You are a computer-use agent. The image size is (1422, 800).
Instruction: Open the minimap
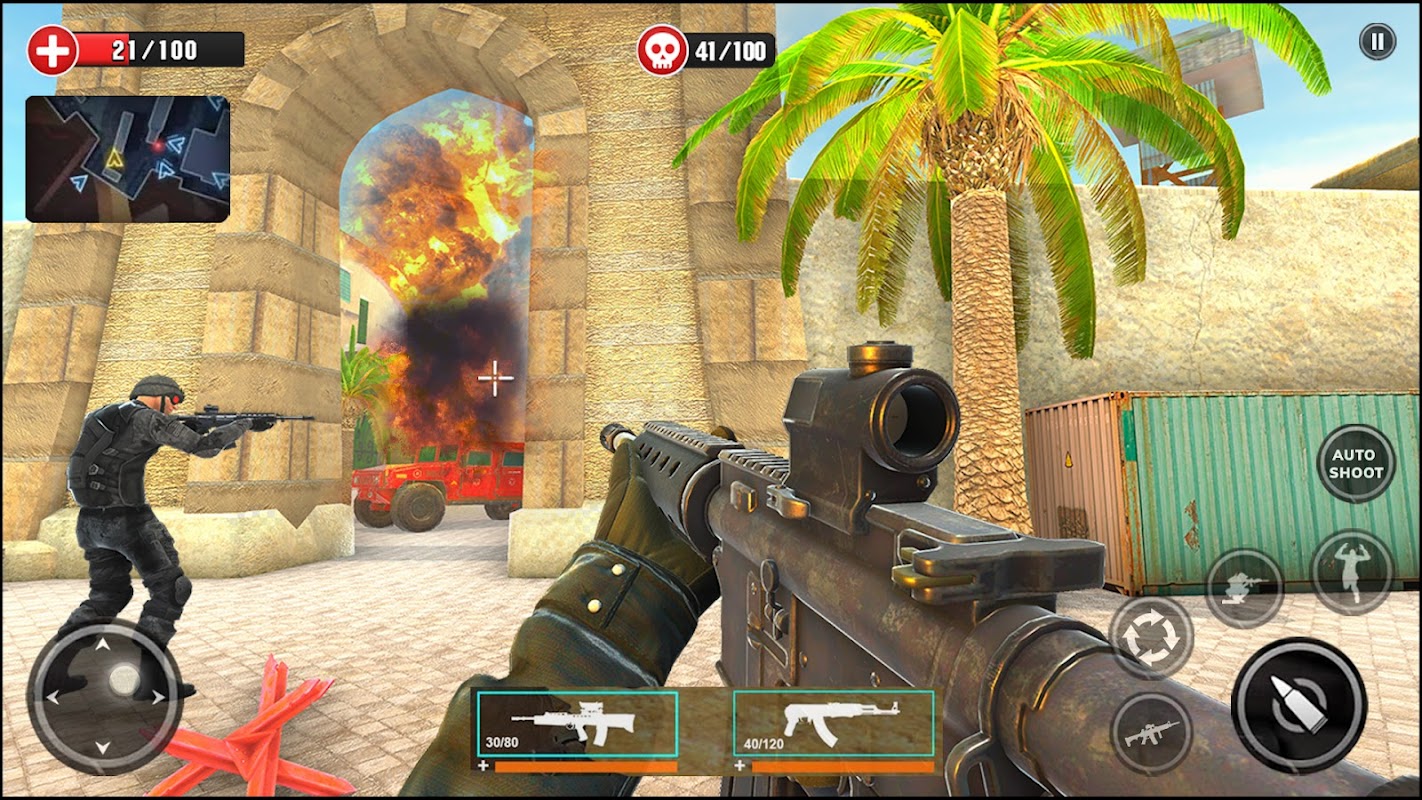click(x=128, y=159)
